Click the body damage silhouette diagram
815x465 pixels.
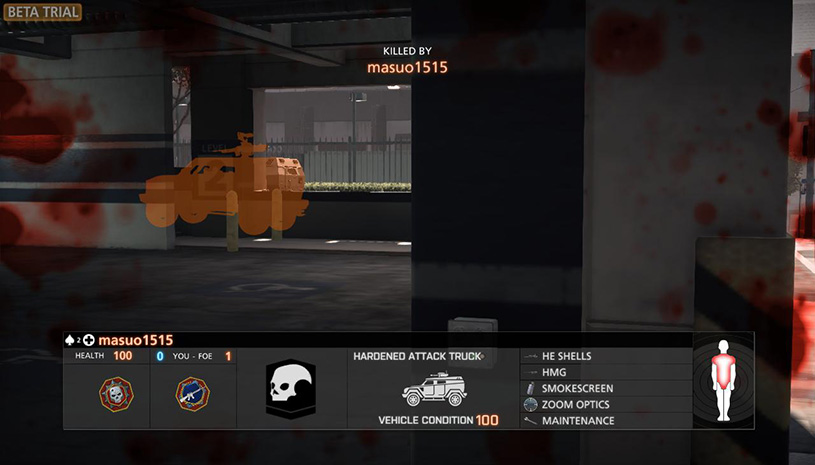pos(722,380)
